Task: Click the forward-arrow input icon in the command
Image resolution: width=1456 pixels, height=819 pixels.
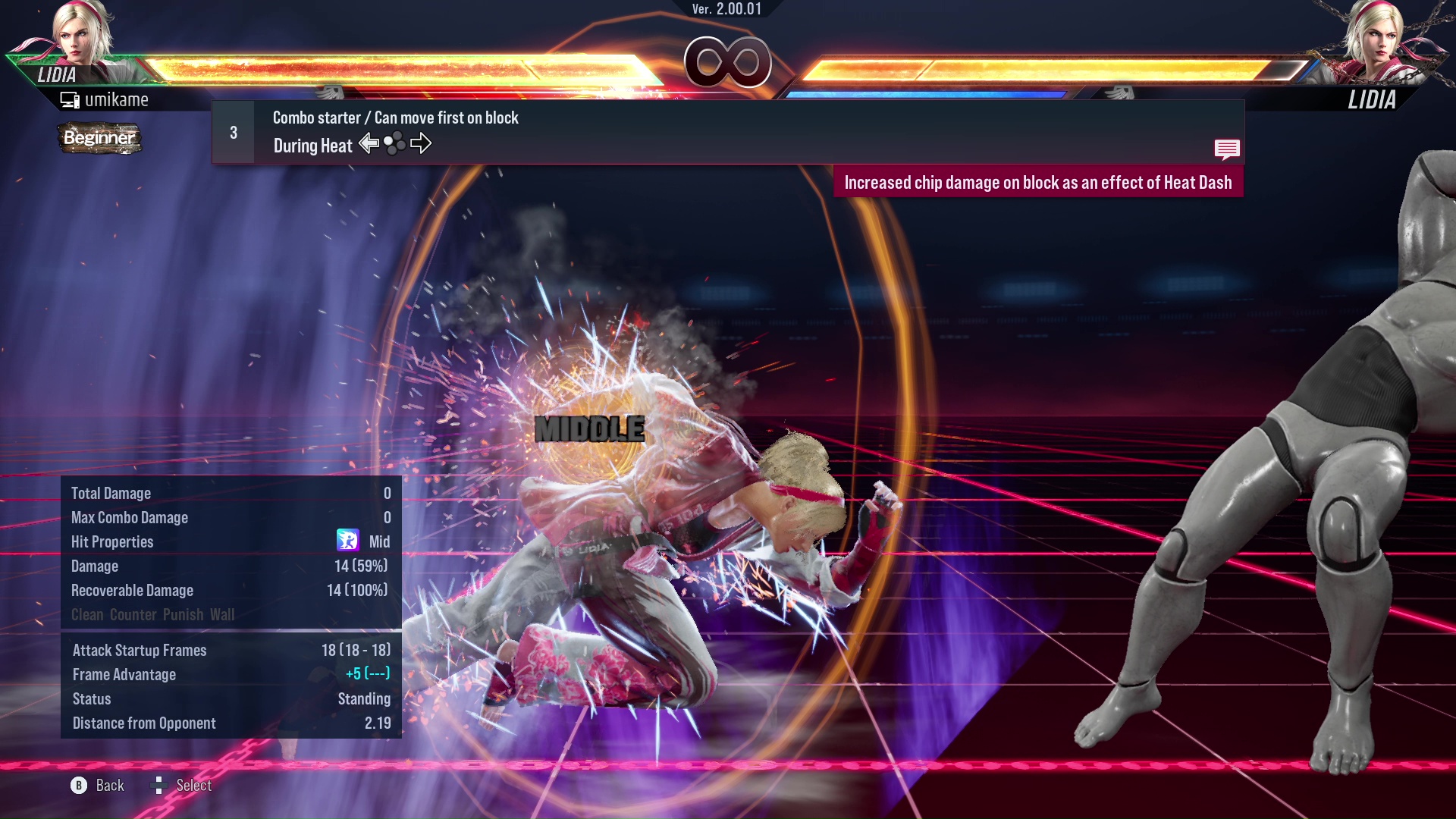Action: pos(422,143)
